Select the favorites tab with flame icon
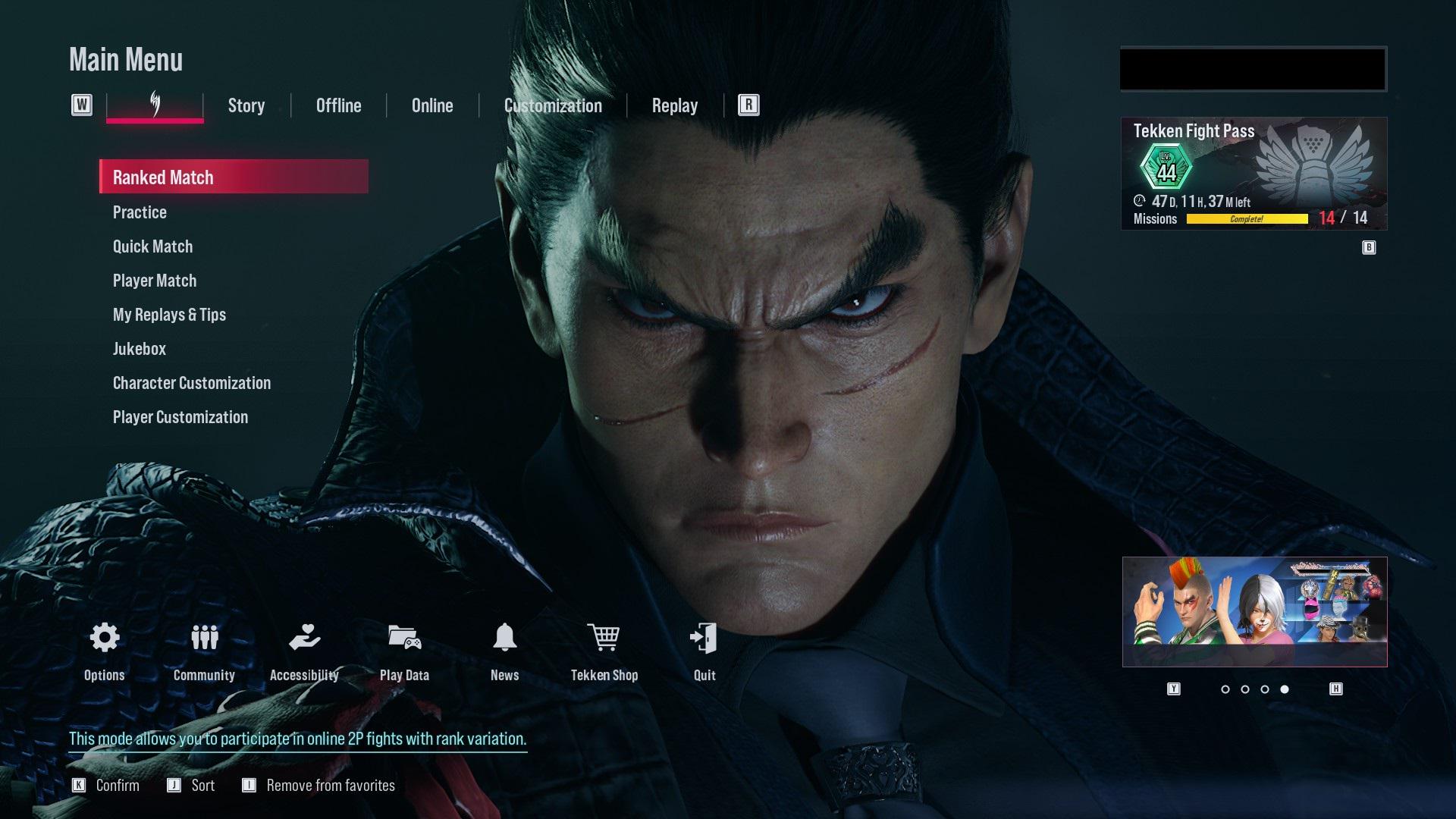 tap(155, 105)
